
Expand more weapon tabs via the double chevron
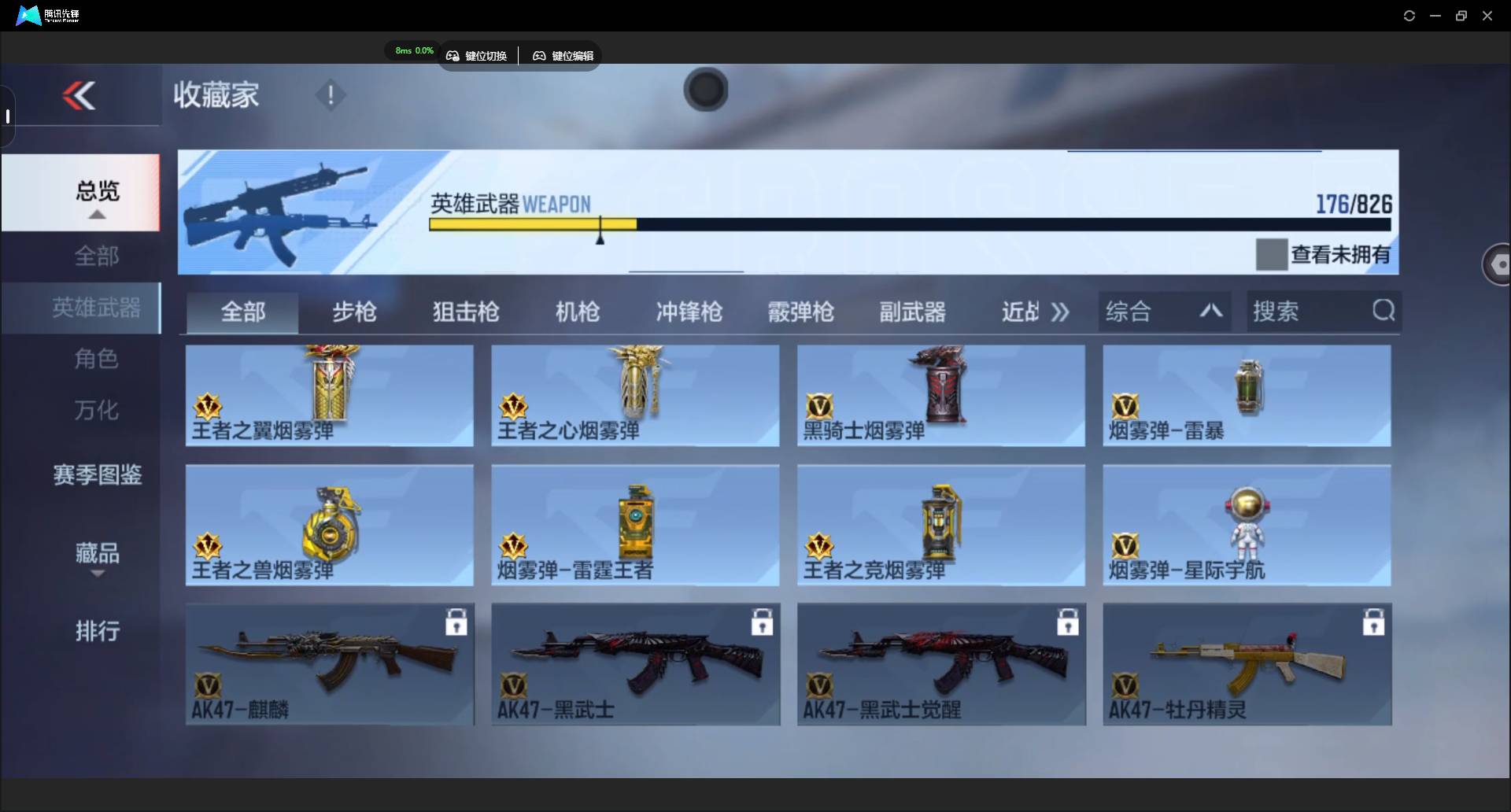pyautogui.click(x=1060, y=312)
